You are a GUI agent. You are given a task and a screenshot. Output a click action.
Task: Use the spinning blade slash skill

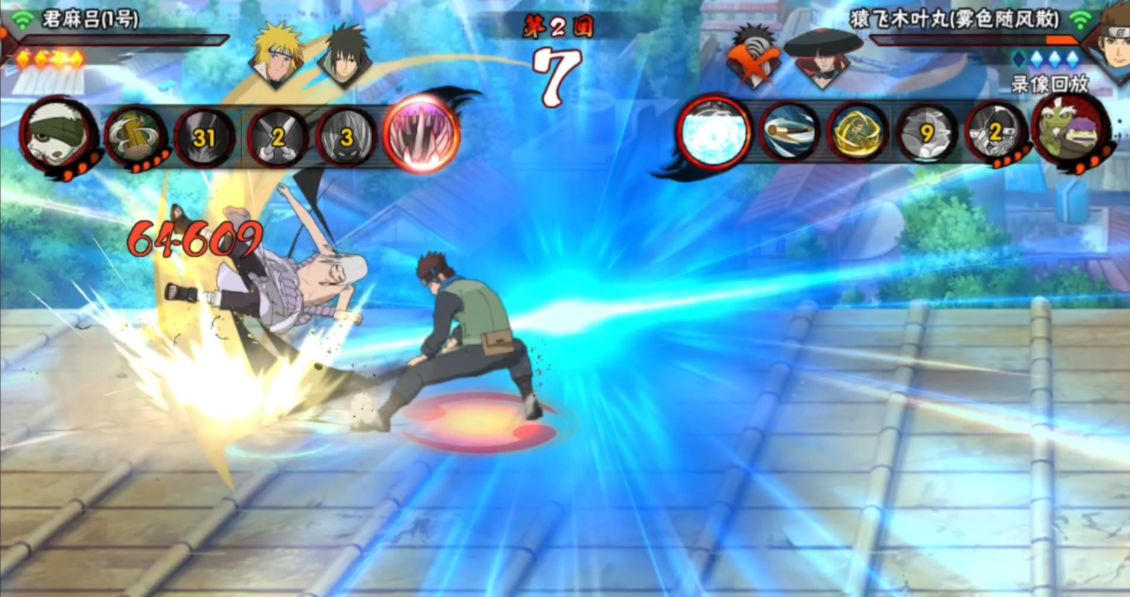click(789, 132)
